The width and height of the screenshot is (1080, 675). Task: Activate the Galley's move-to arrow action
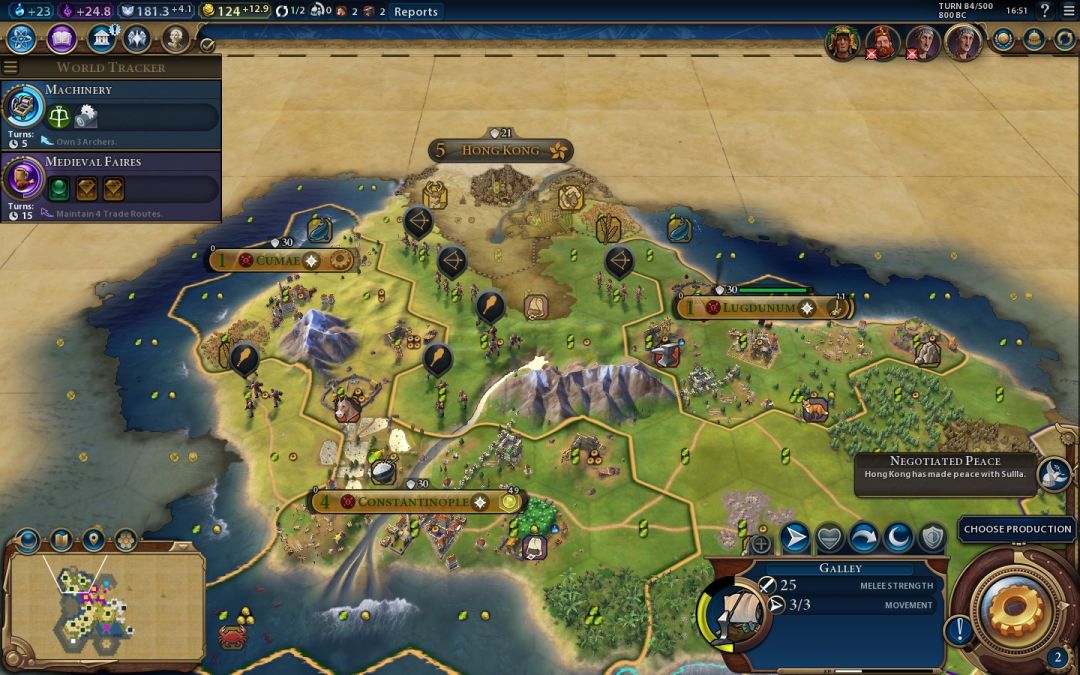click(x=795, y=539)
